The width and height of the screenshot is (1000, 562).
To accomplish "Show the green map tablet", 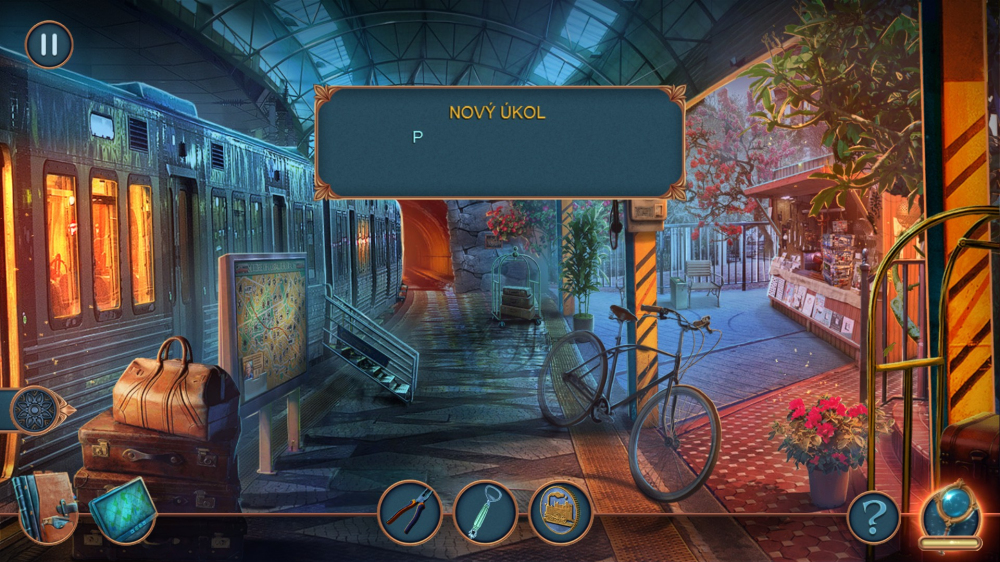I will click(x=122, y=510).
